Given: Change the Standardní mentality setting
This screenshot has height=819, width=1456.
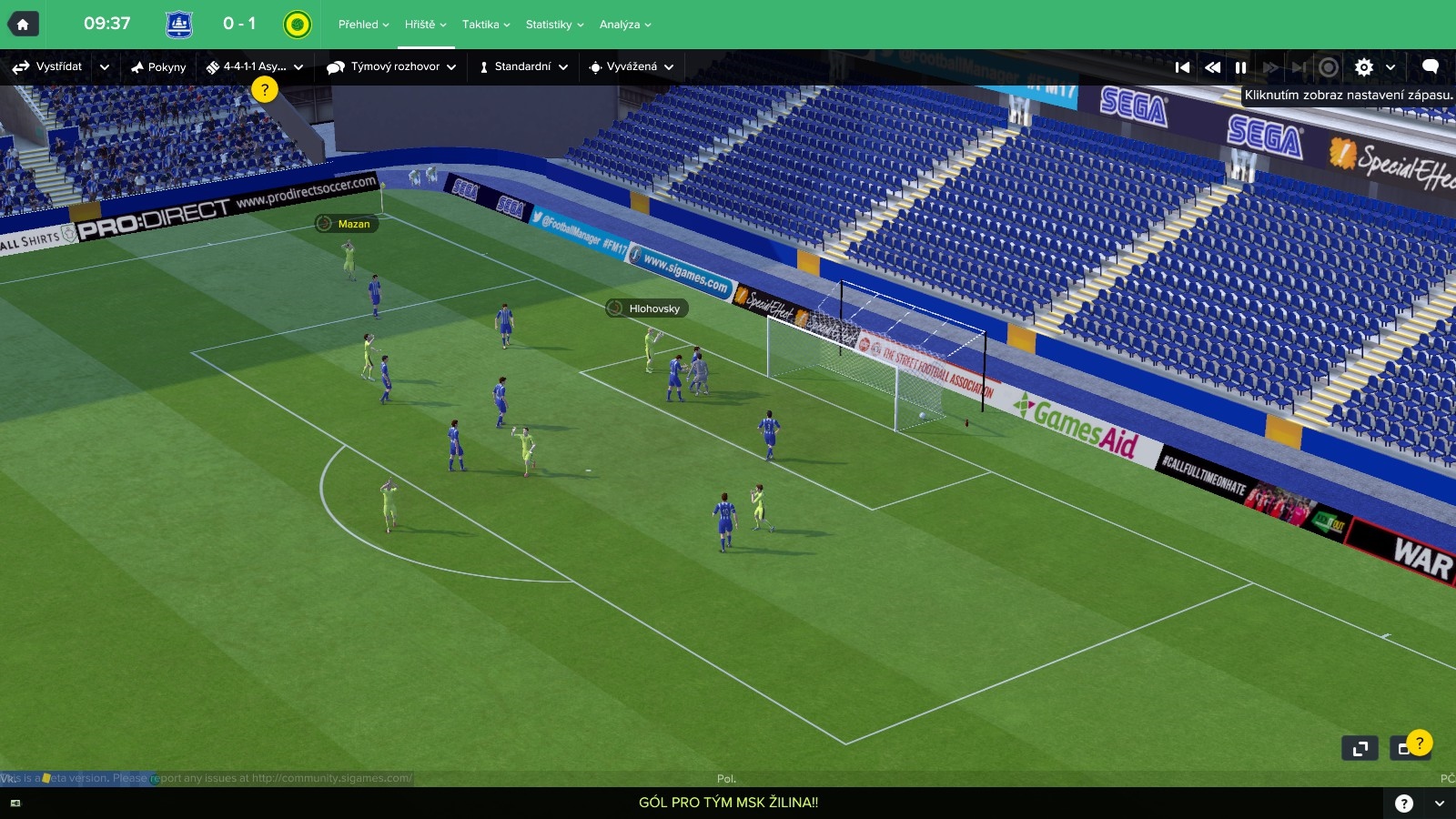Looking at the screenshot, I should 523,66.
